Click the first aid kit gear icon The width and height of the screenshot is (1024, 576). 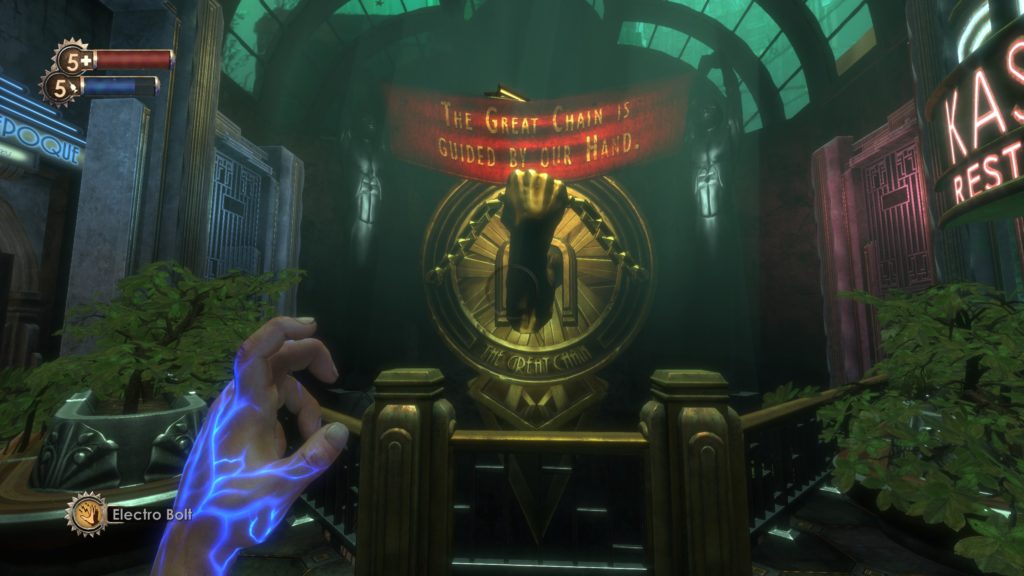[x=72, y=58]
